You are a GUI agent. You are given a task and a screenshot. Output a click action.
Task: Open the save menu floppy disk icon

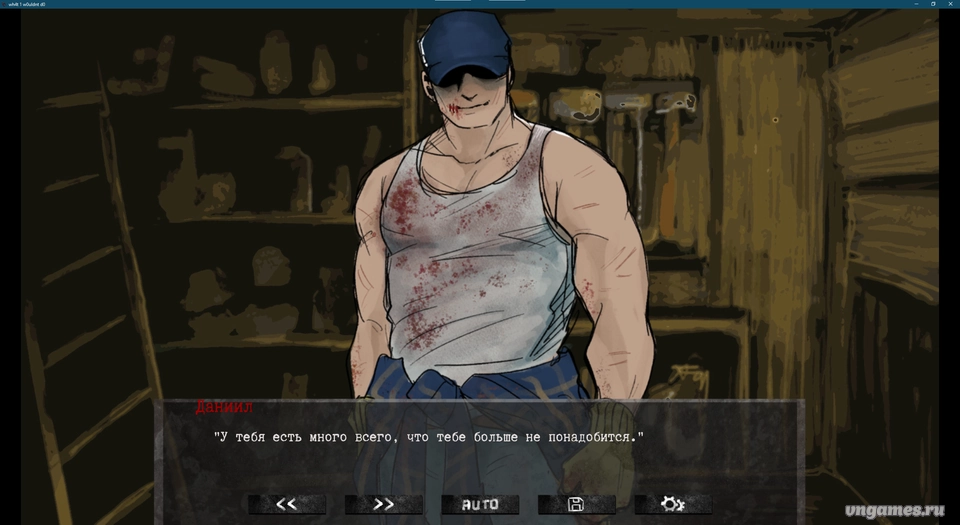576,504
